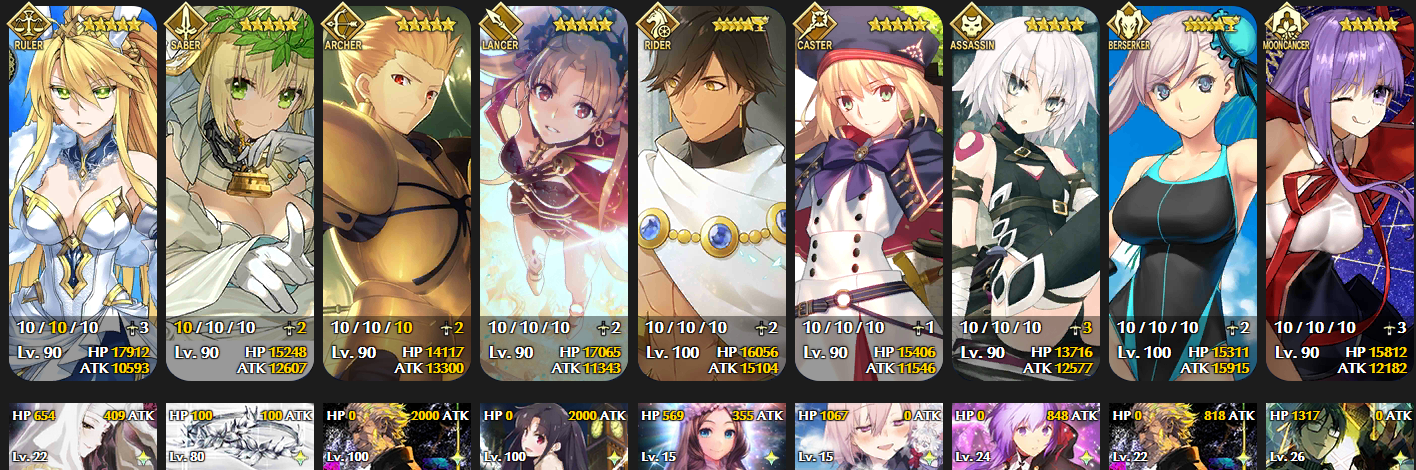Viewport: 1416px width, 470px height.
Task: Select the Mooncancer servant card
Action: 1340,192
